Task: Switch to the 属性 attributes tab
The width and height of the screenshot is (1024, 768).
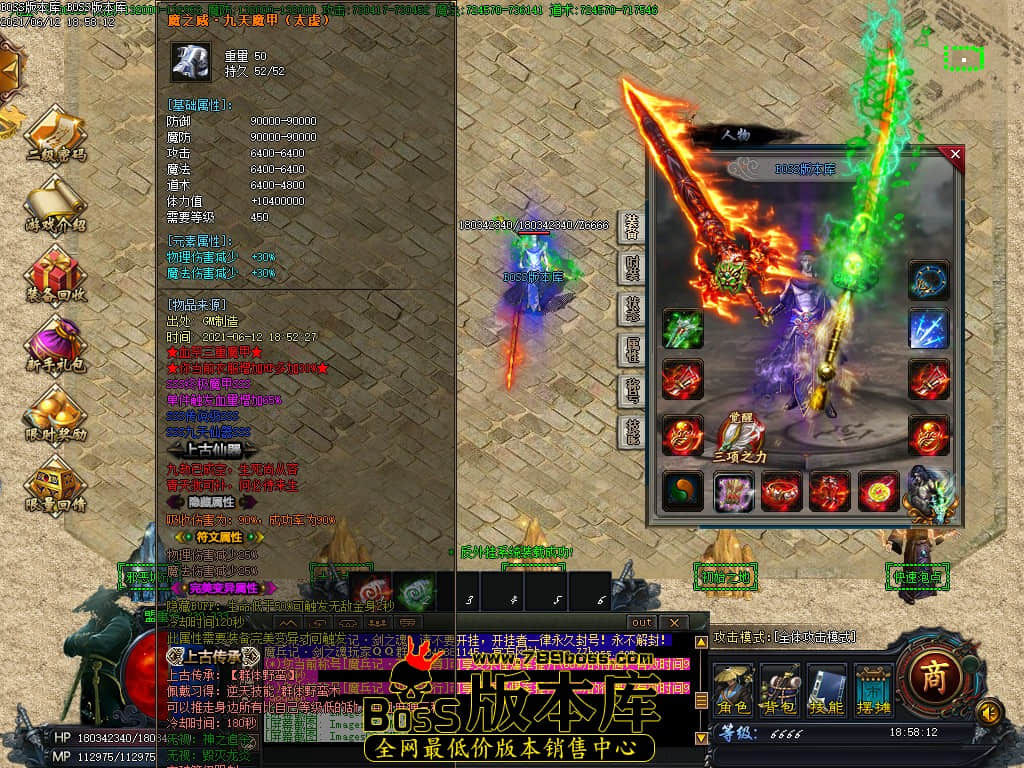Action: (632, 350)
